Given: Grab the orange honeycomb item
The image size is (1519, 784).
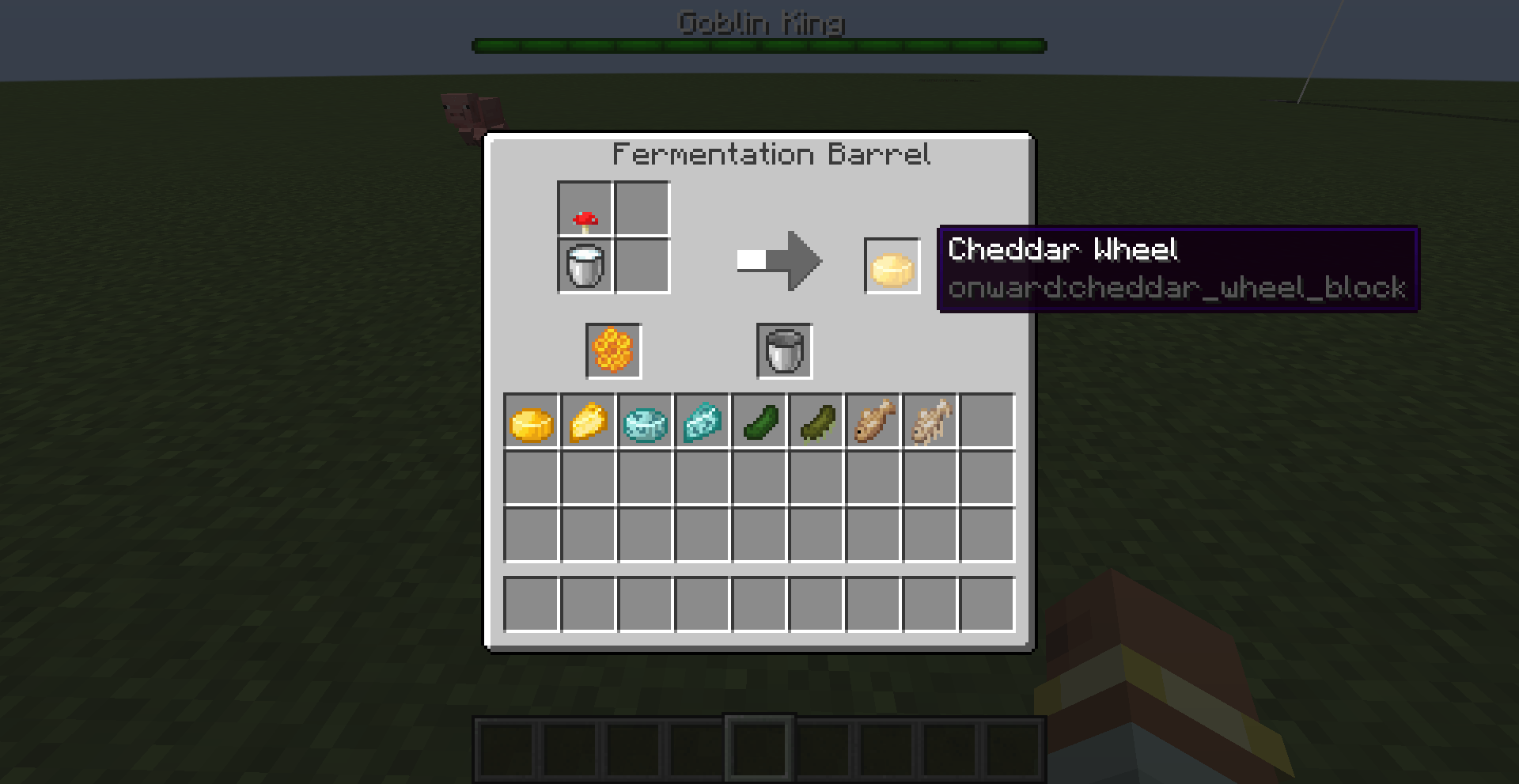Looking at the screenshot, I should pyautogui.click(x=613, y=351).
